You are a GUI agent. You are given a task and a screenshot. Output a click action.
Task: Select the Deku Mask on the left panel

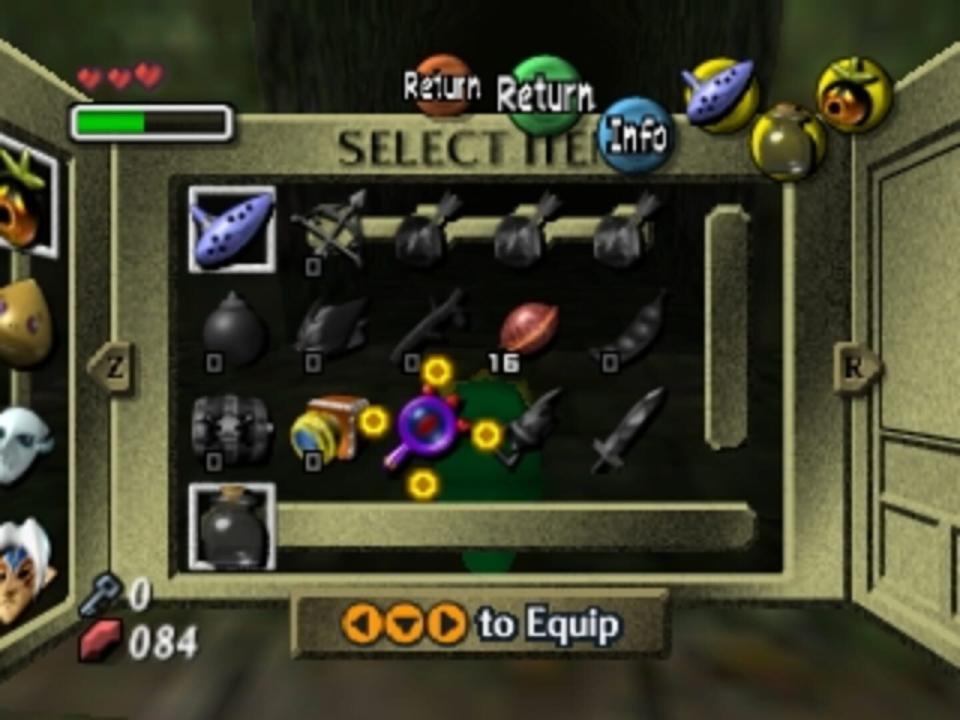click(x=22, y=197)
